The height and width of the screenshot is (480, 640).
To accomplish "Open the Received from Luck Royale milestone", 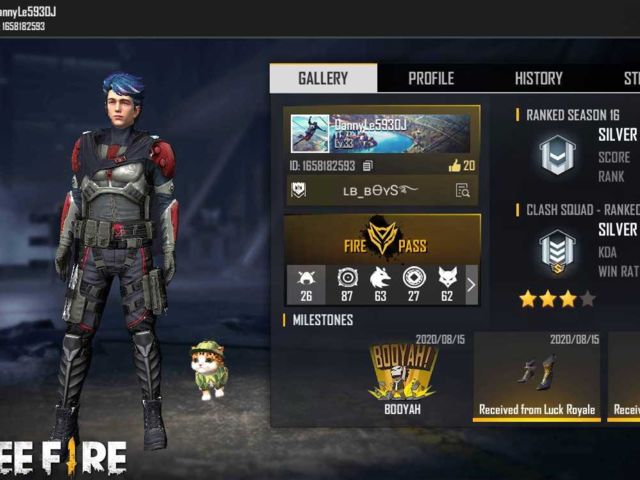I will [x=536, y=376].
